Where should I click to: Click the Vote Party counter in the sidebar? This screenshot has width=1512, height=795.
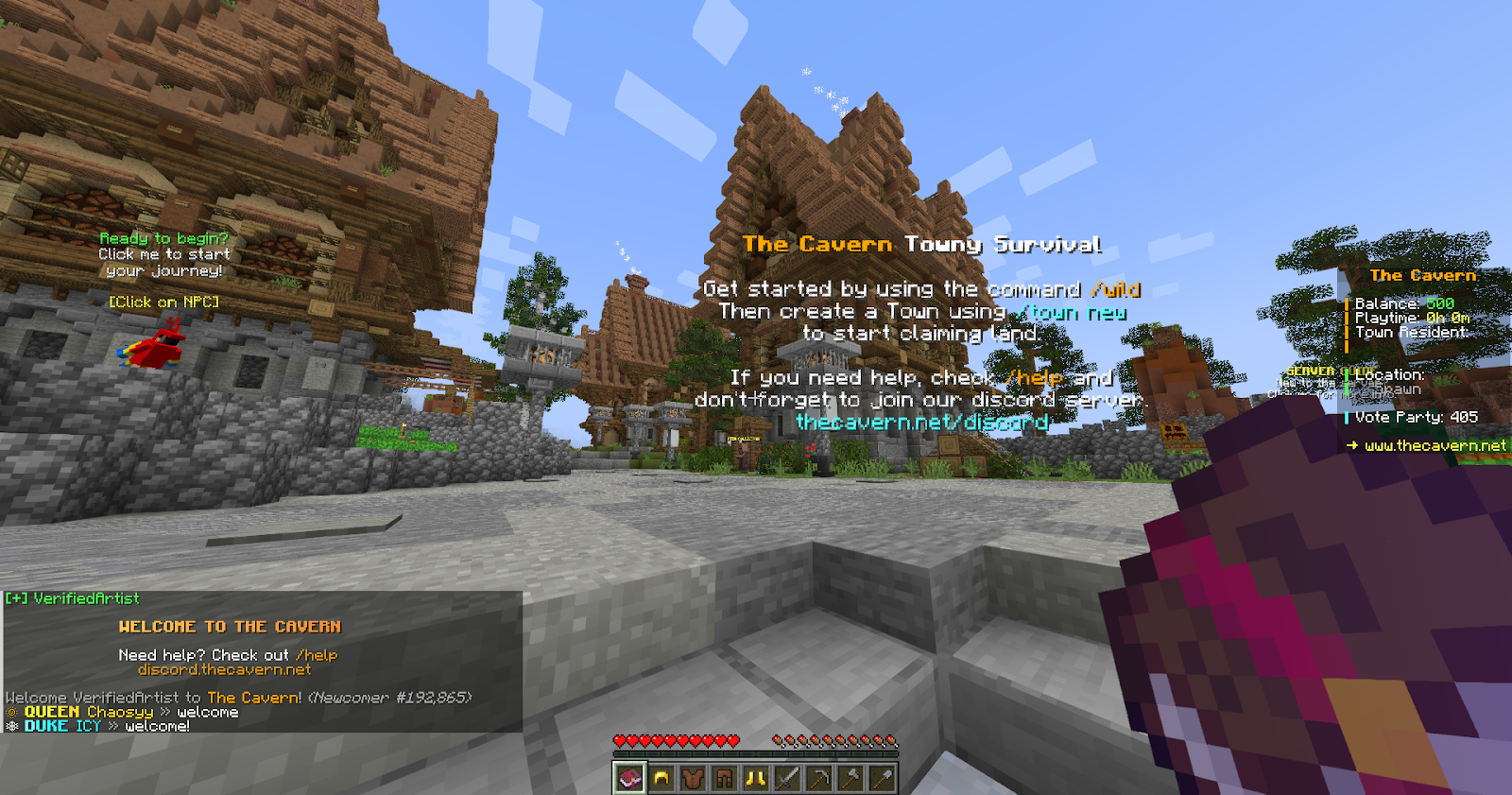tap(1417, 416)
